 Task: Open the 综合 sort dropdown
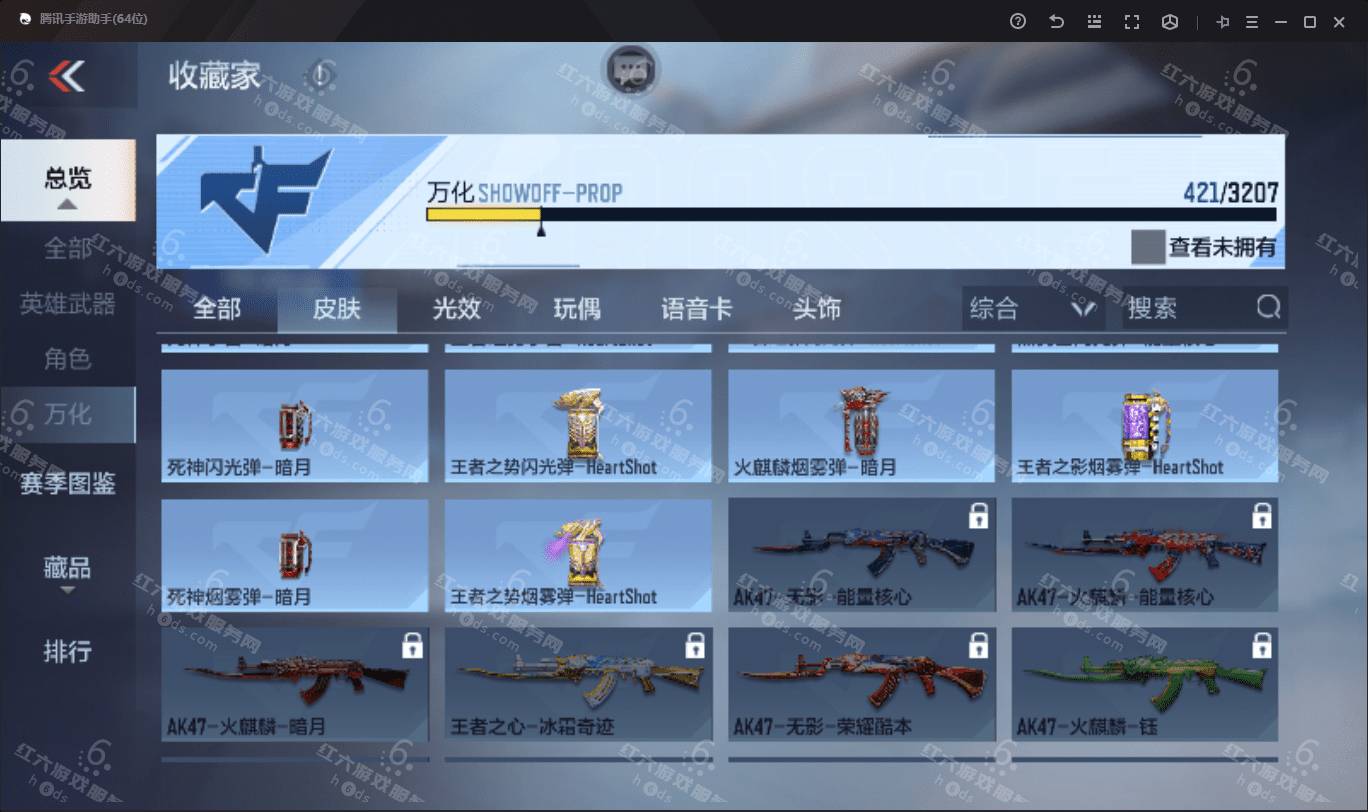[x=1032, y=309]
